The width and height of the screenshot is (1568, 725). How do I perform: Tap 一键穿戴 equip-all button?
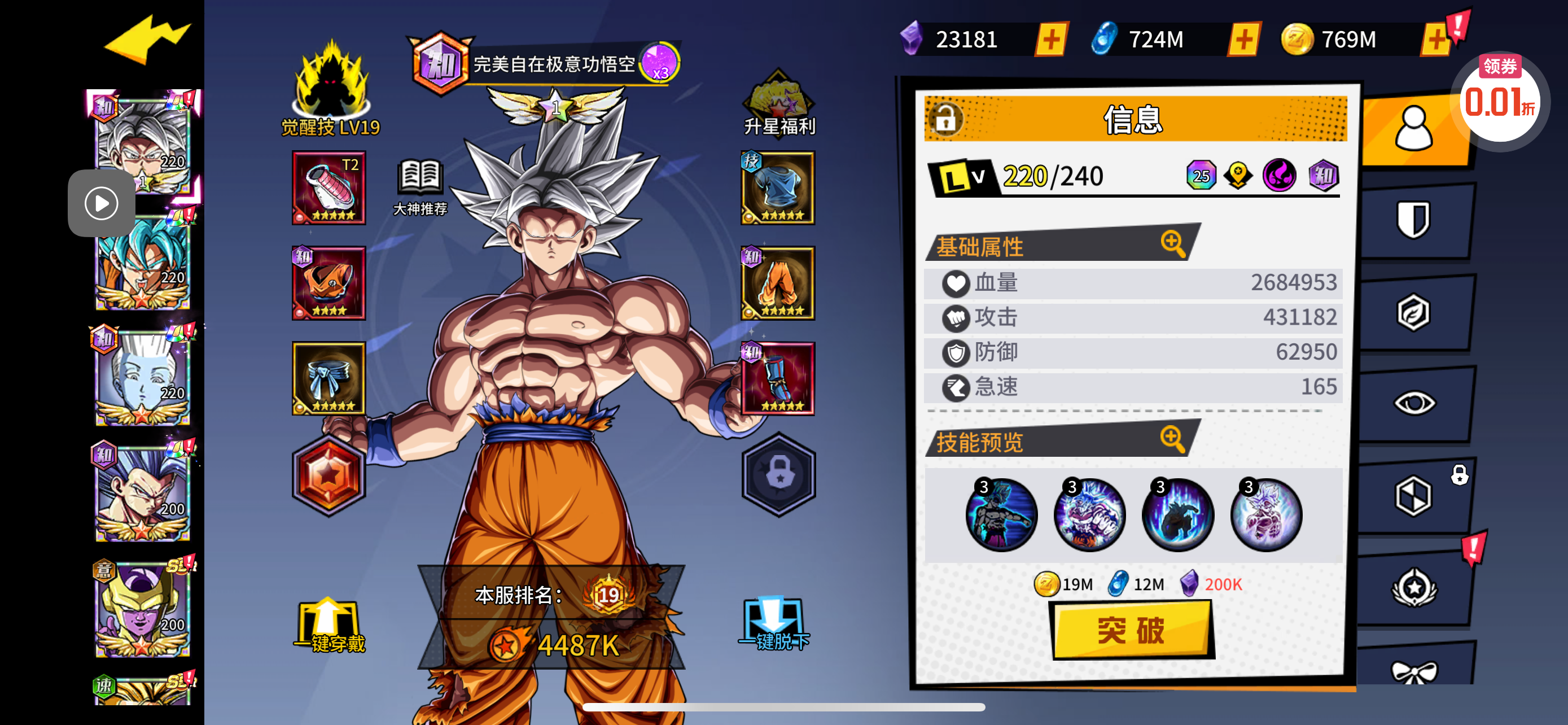329,626
